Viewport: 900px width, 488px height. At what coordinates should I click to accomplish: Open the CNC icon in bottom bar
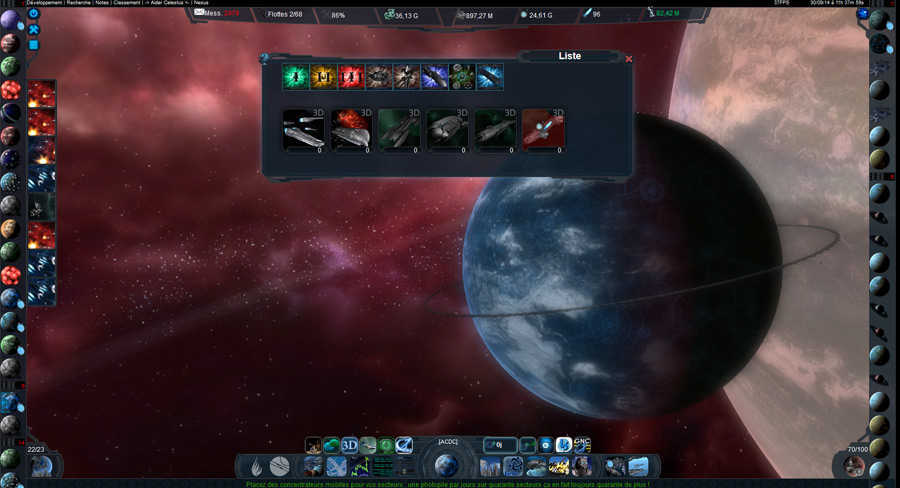pyautogui.click(x=582, y=444)
